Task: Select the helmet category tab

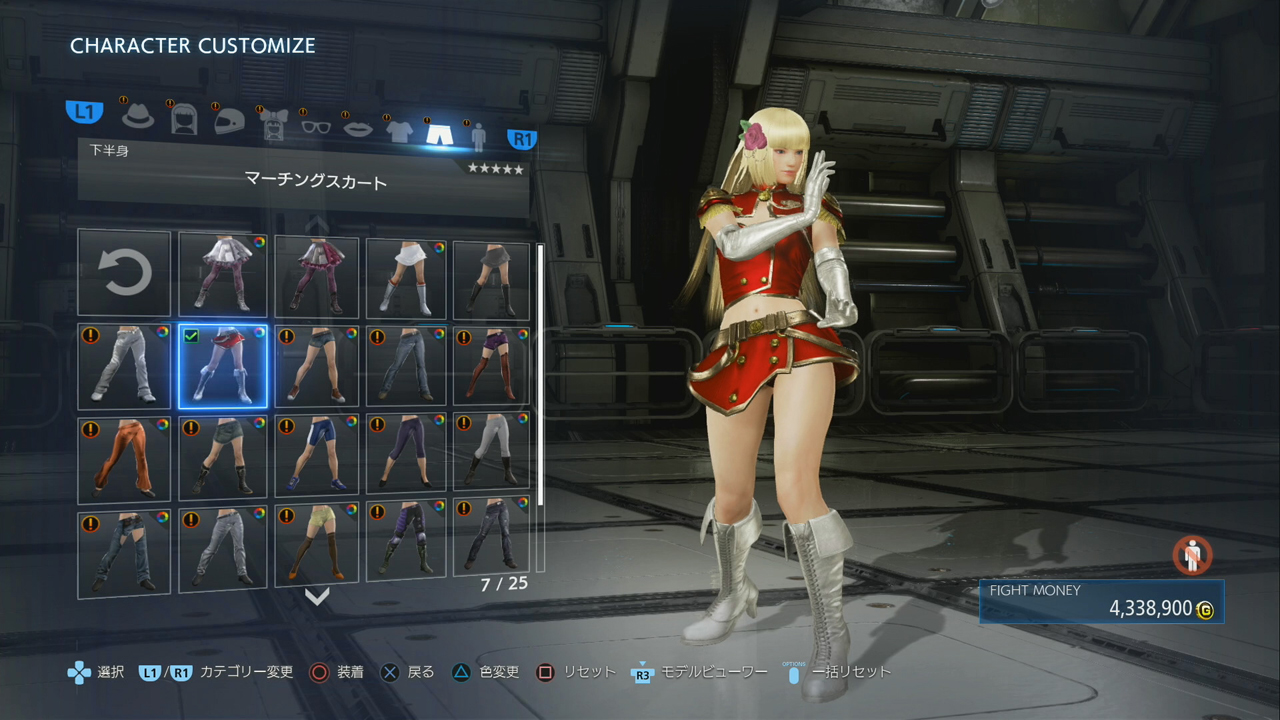Action: (x=229, y=120)
